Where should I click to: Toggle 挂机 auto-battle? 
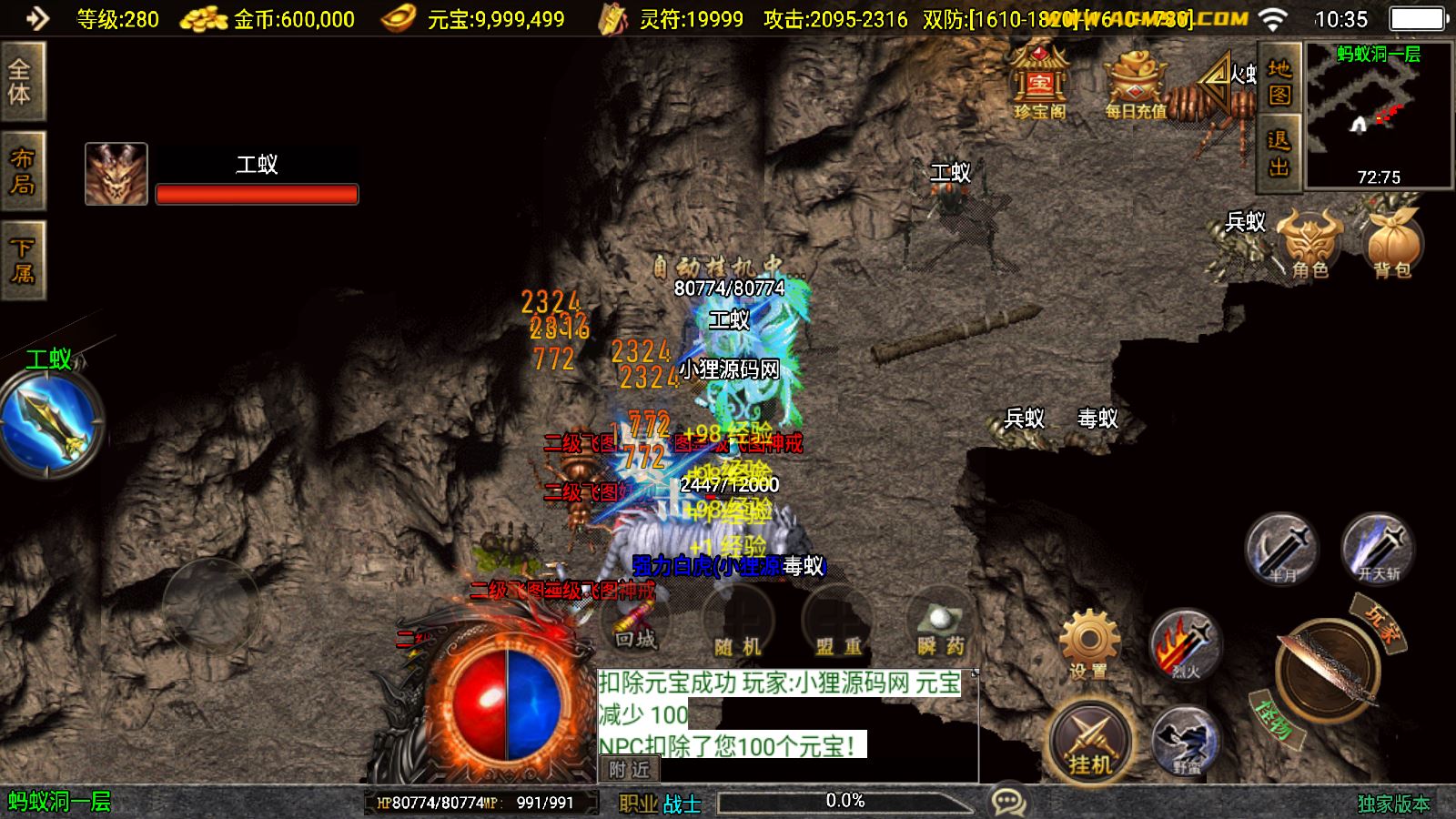pos(1089,742)
